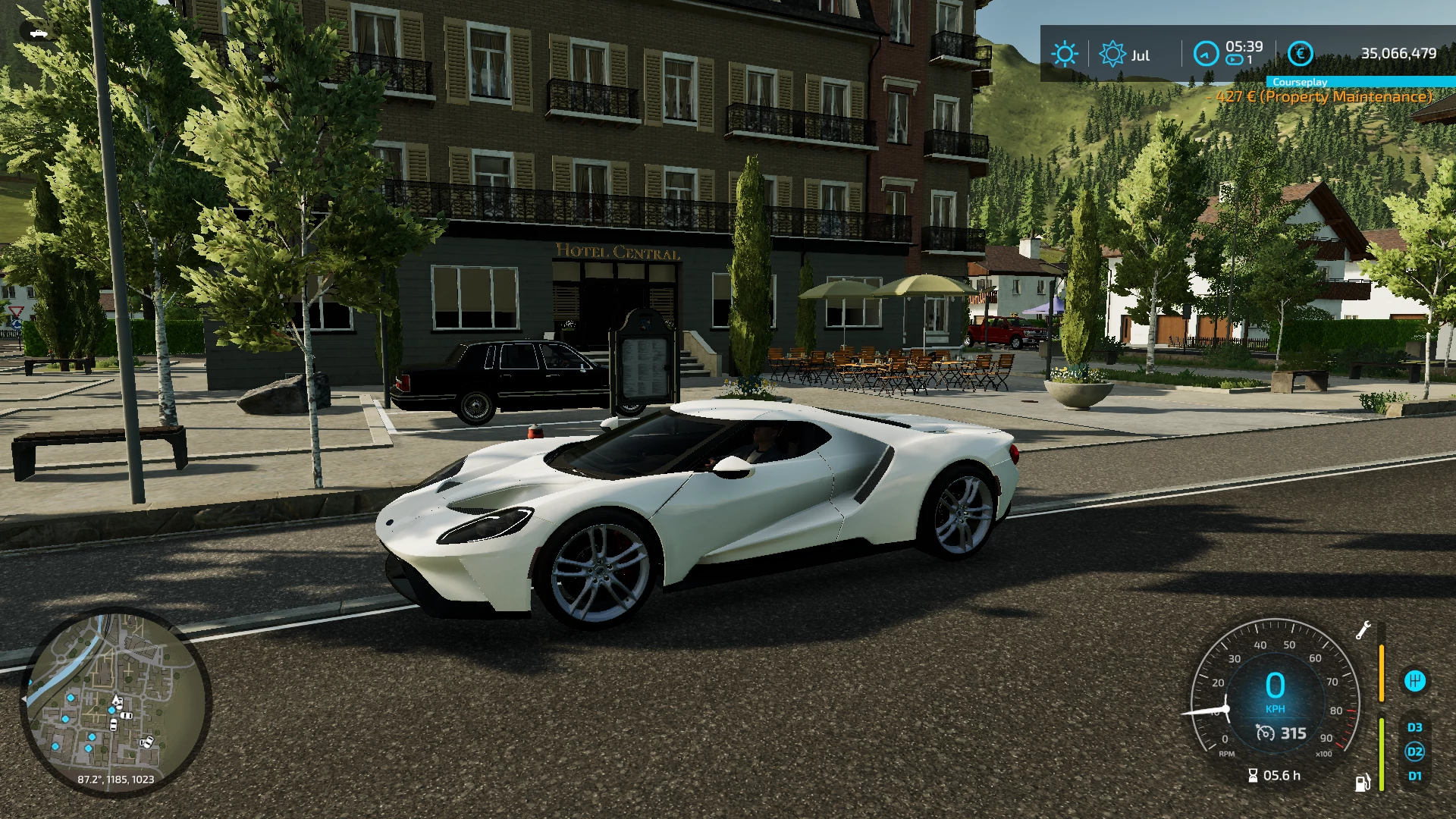Select the sun weather icon
The height and width of the screenshot is (819, 1456).
click(x=1064, y=54)
